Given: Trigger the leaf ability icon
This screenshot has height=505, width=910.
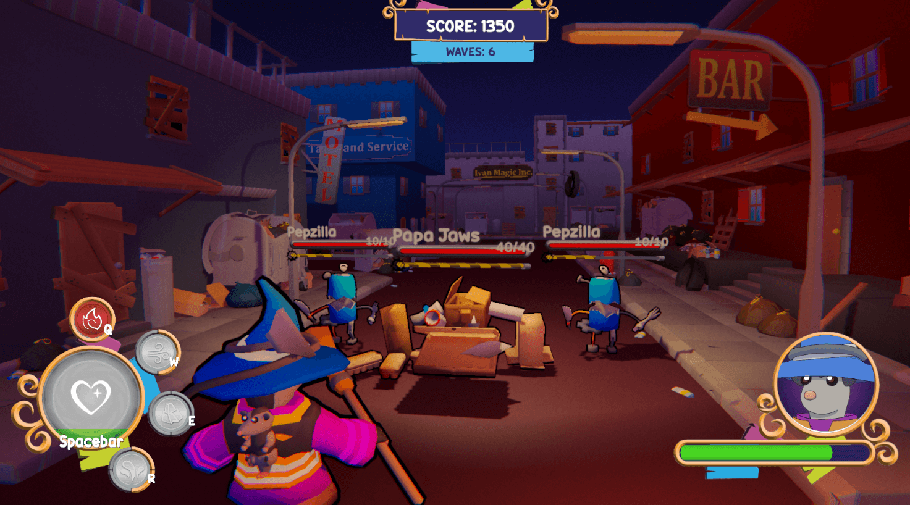Looking at the screenshot, I should 169,412.
